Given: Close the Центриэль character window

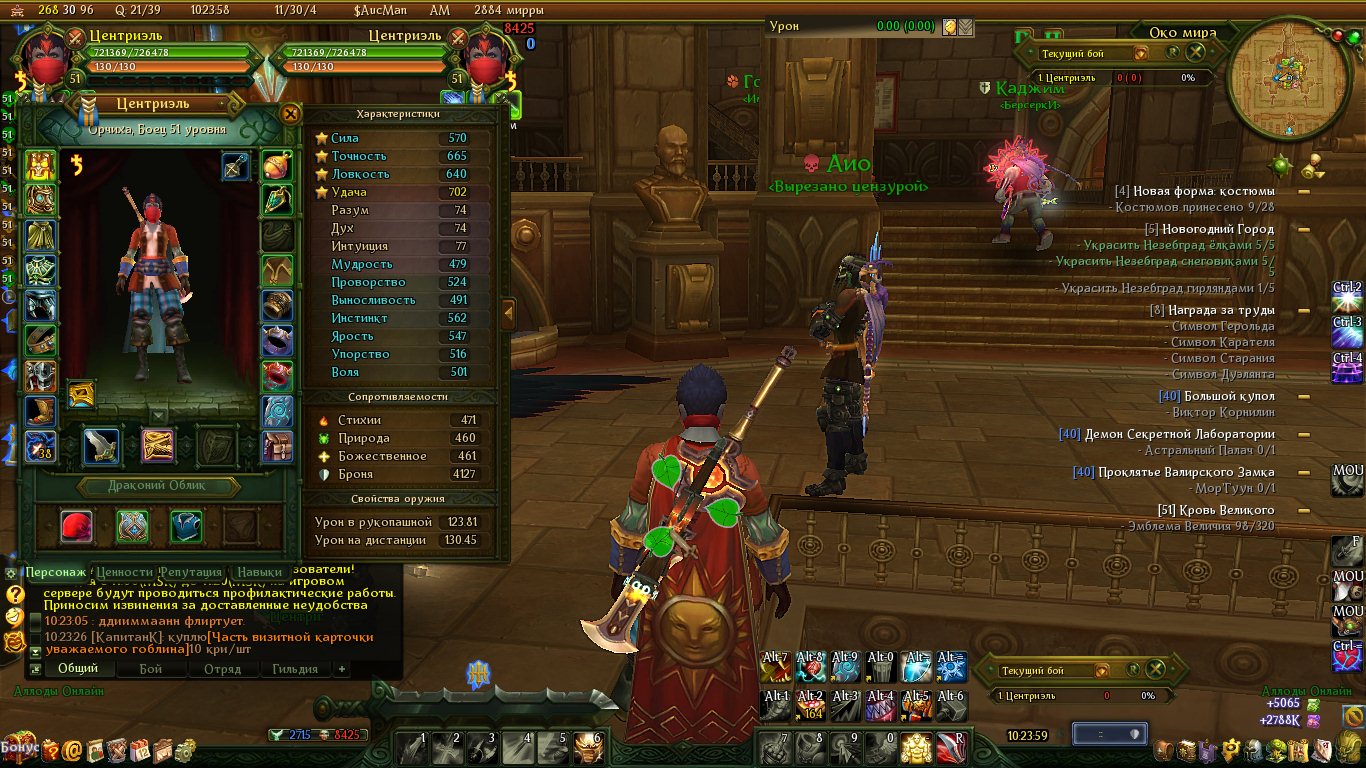Looking at the screenshot, I should coord(290,114).
